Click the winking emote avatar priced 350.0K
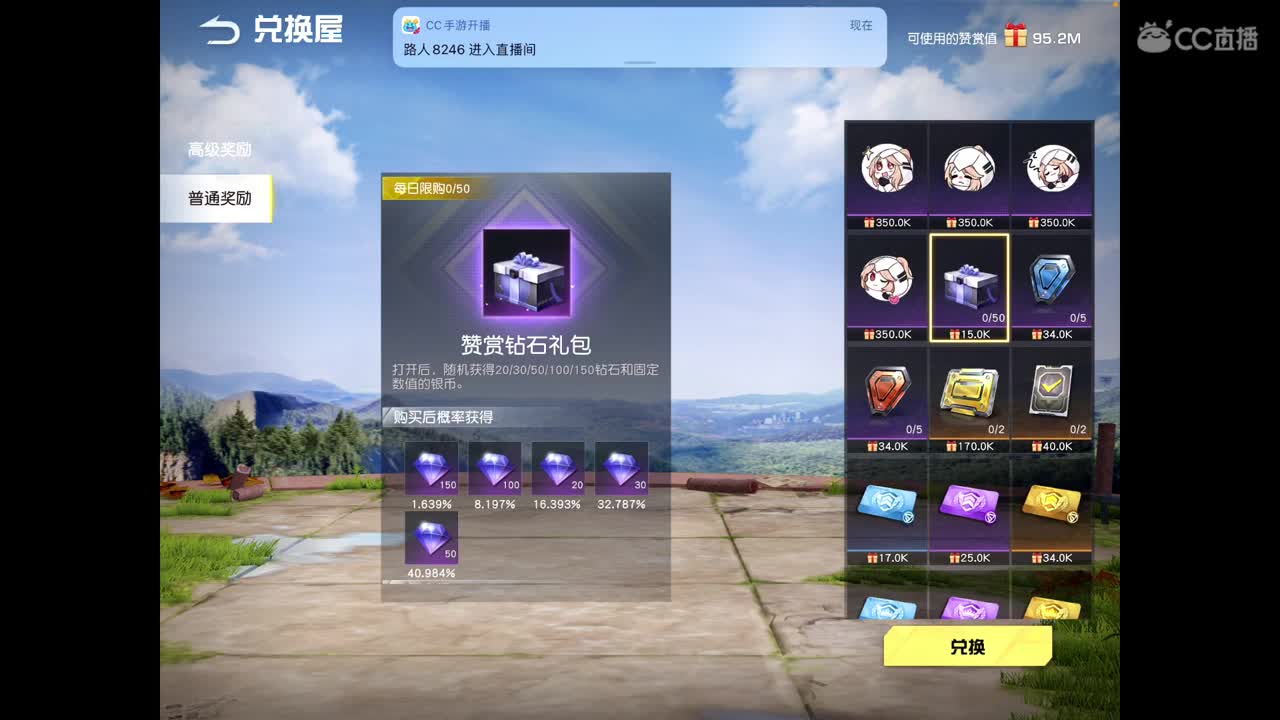The image size is (1280, 720). (885, 283)
